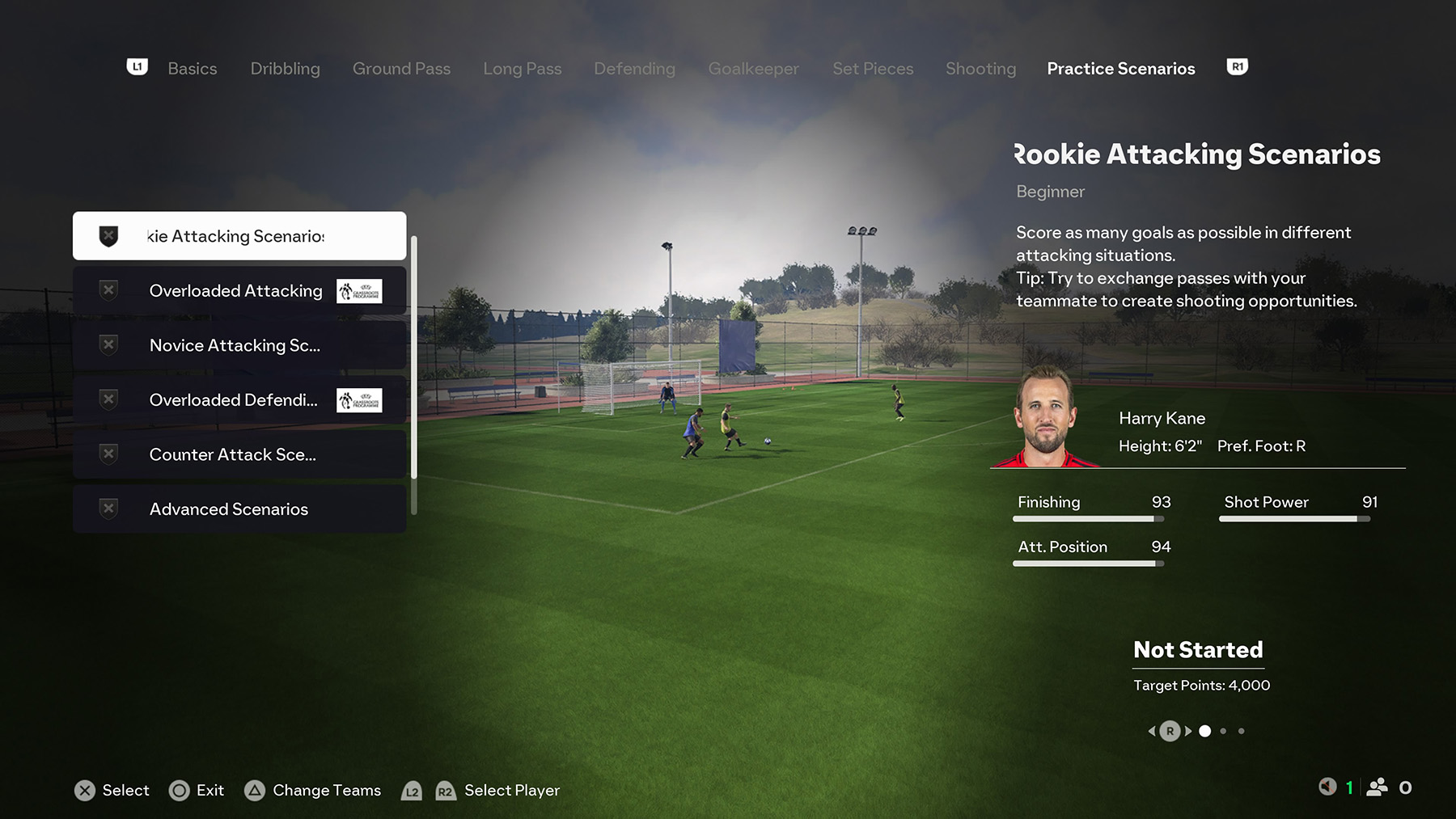The image size is (1456, 819).
Task: Click the Finishing stat progress bar
Action: coord(1088,520)
